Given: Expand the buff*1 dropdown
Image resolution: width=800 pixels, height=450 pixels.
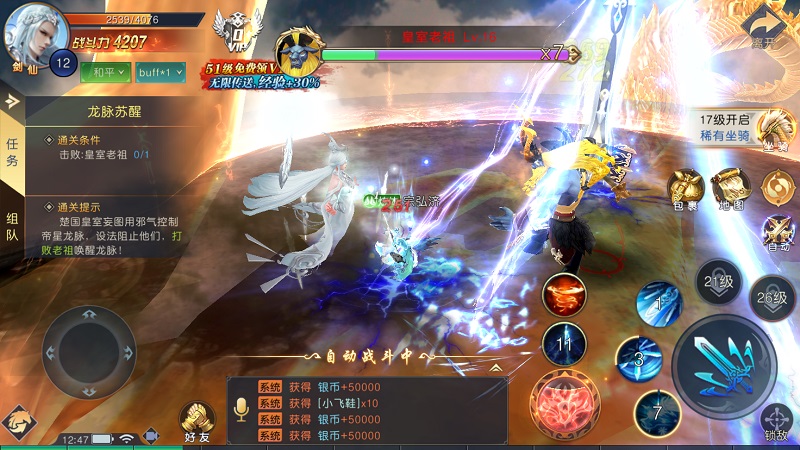Looking at the screenshot, I should click(159, 72).
